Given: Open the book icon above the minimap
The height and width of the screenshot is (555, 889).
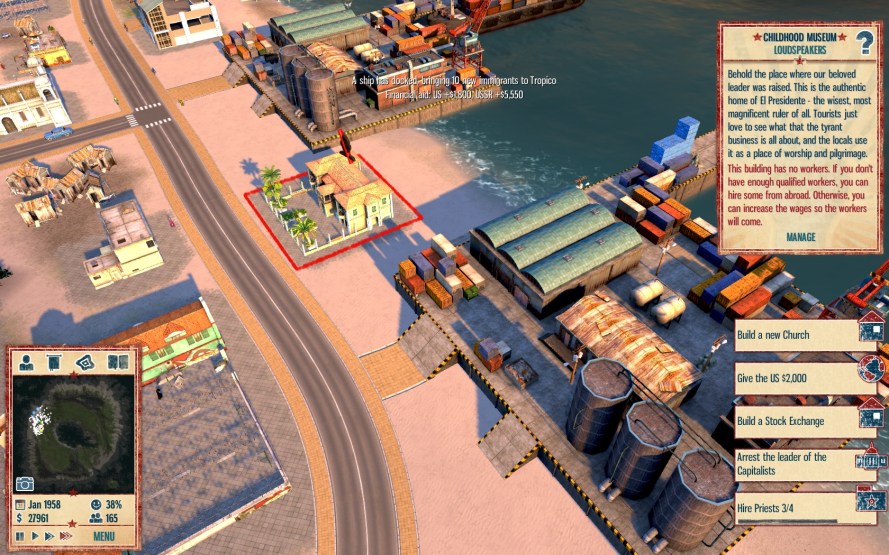Looking at the screenshot, I should point(118,362).
